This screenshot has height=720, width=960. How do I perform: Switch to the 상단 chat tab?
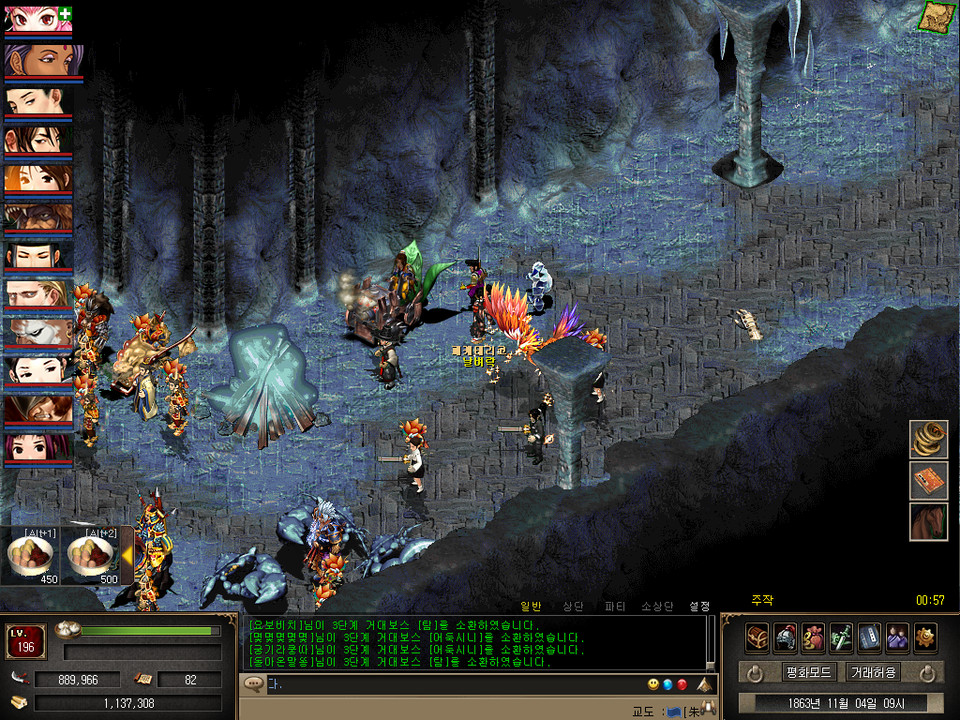[x=572, y=606]
